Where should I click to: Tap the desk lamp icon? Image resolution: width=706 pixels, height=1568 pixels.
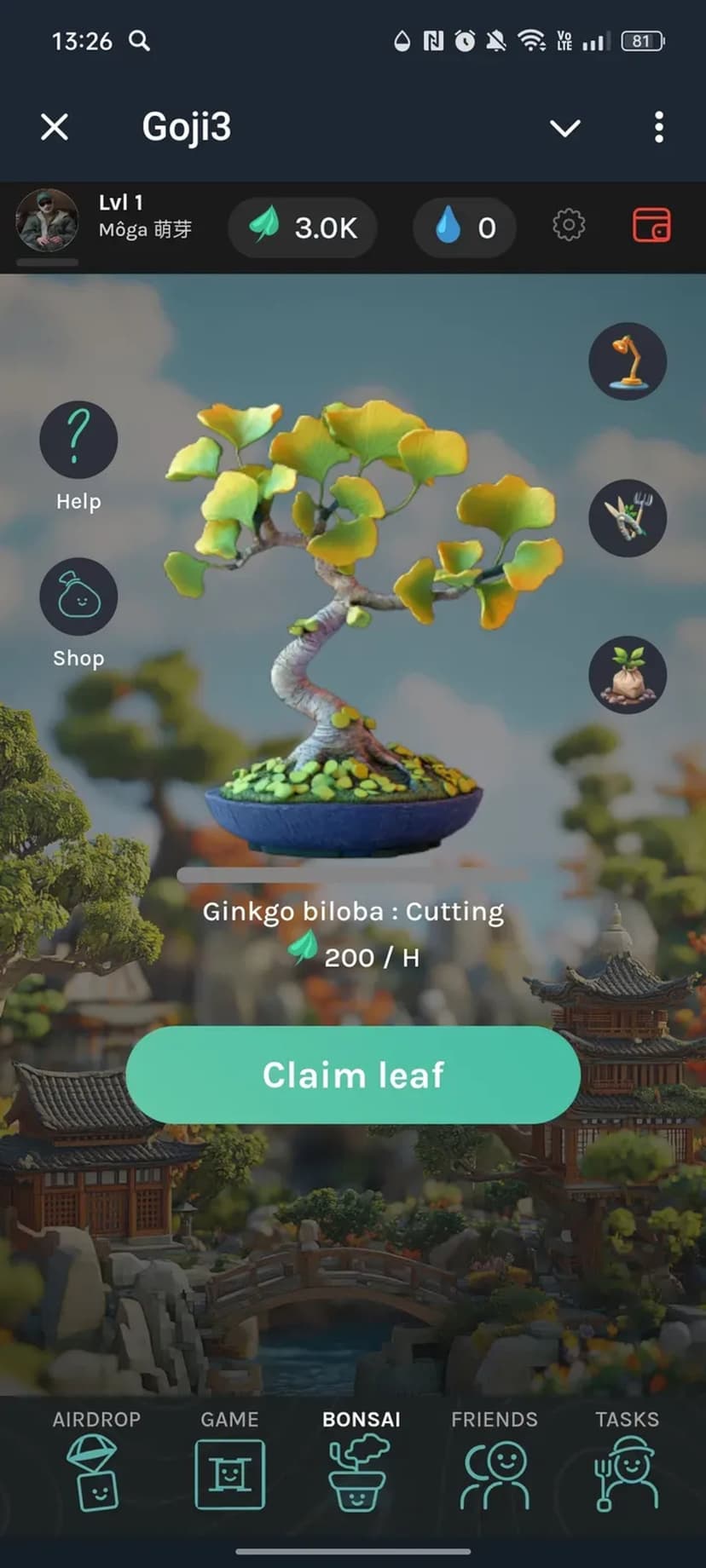point(628,361)
